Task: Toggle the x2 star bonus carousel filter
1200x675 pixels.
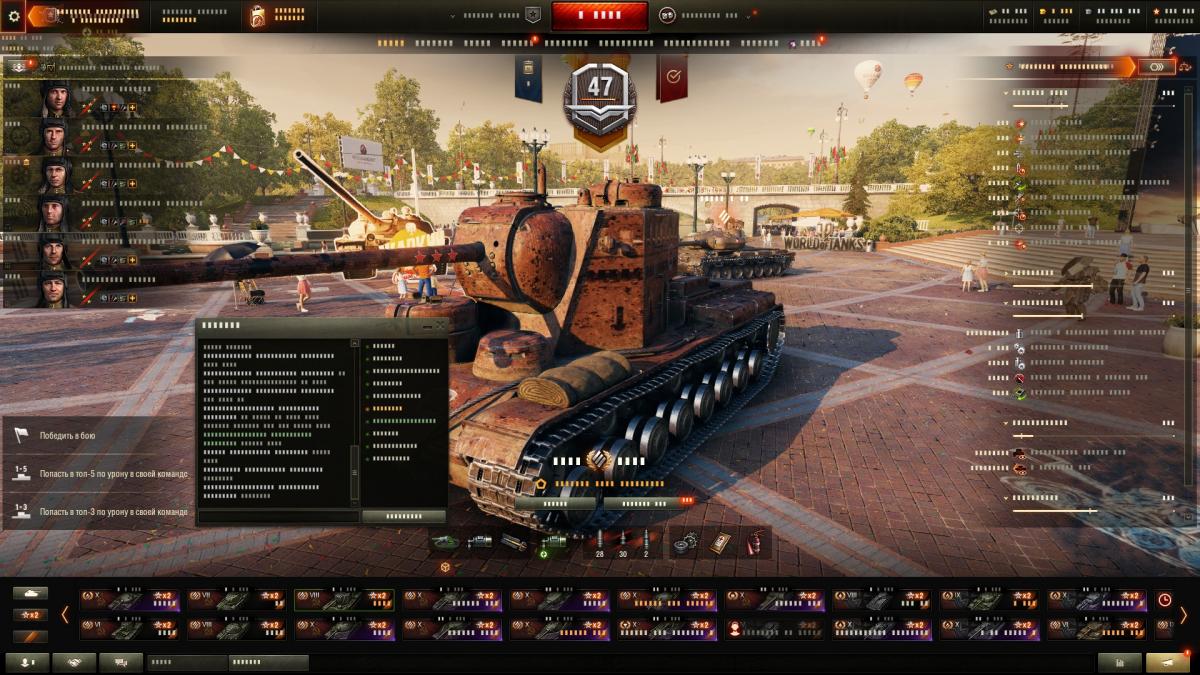Action: click(x=31, y=614)
